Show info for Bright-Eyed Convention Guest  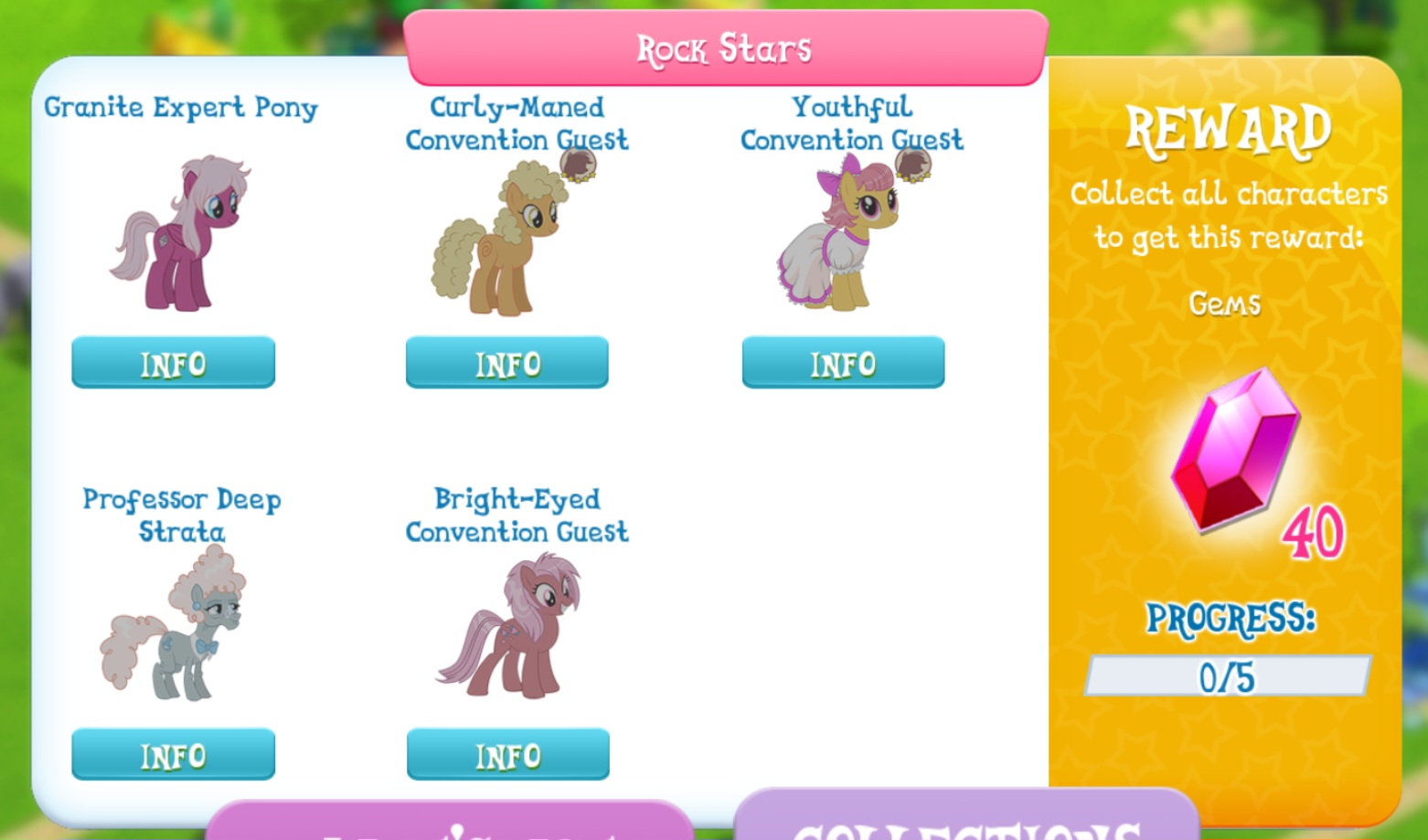point(507,755)
